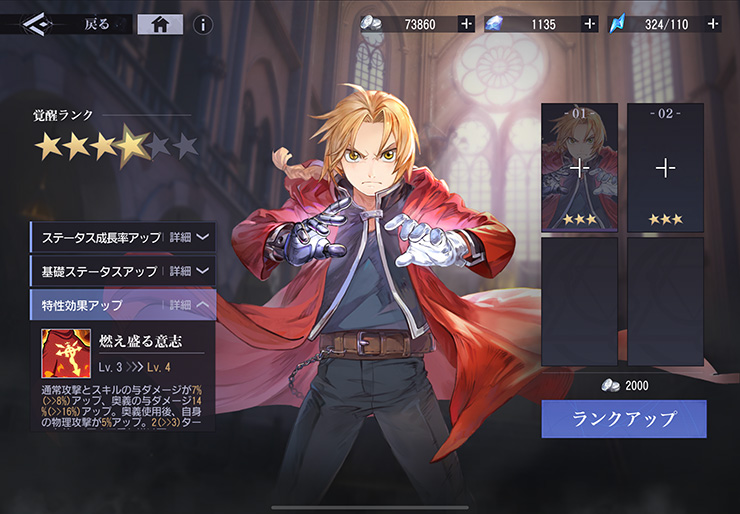
Task: Expand the 基礎ステータスアップ details
Action: click(189, 271)
